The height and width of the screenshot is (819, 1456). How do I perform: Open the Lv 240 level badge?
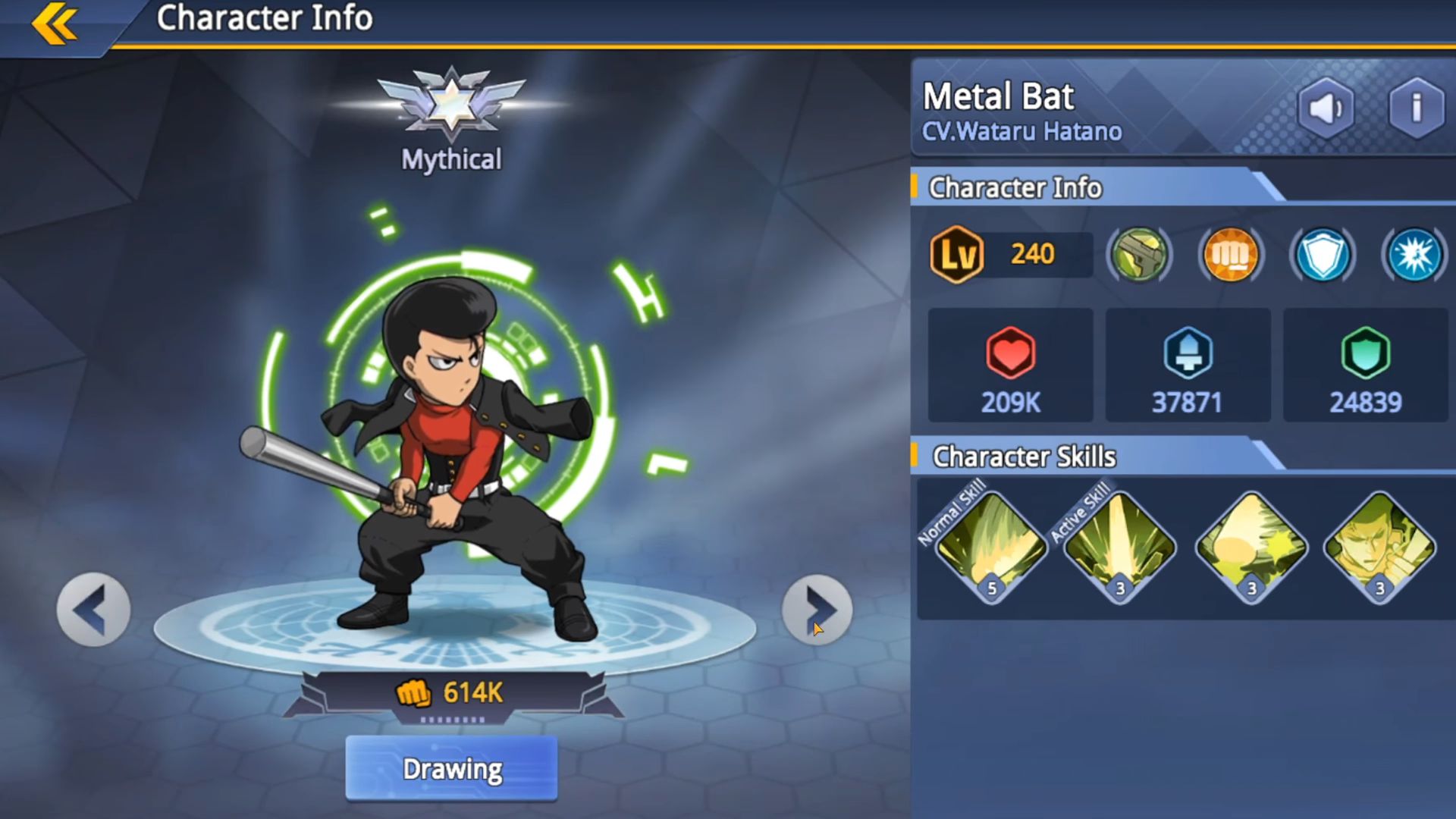[957, 254]
